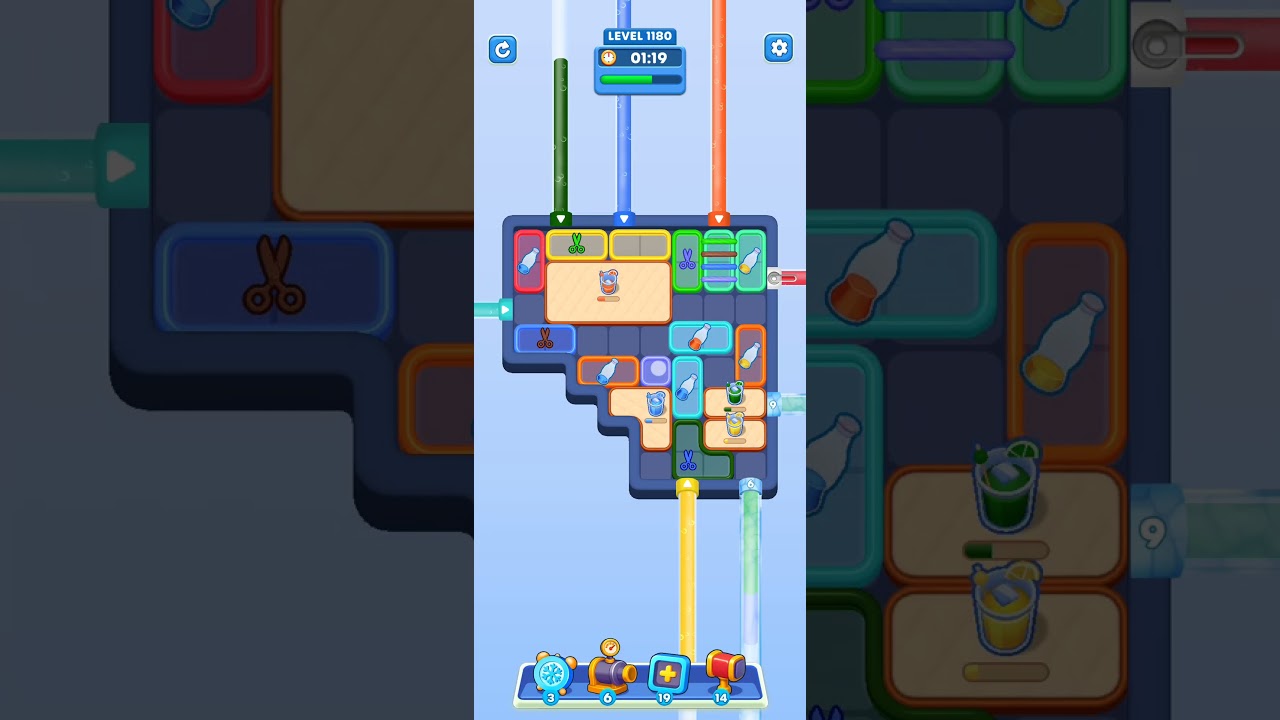
Task: Open the settings gear
Action: (779, 47)
